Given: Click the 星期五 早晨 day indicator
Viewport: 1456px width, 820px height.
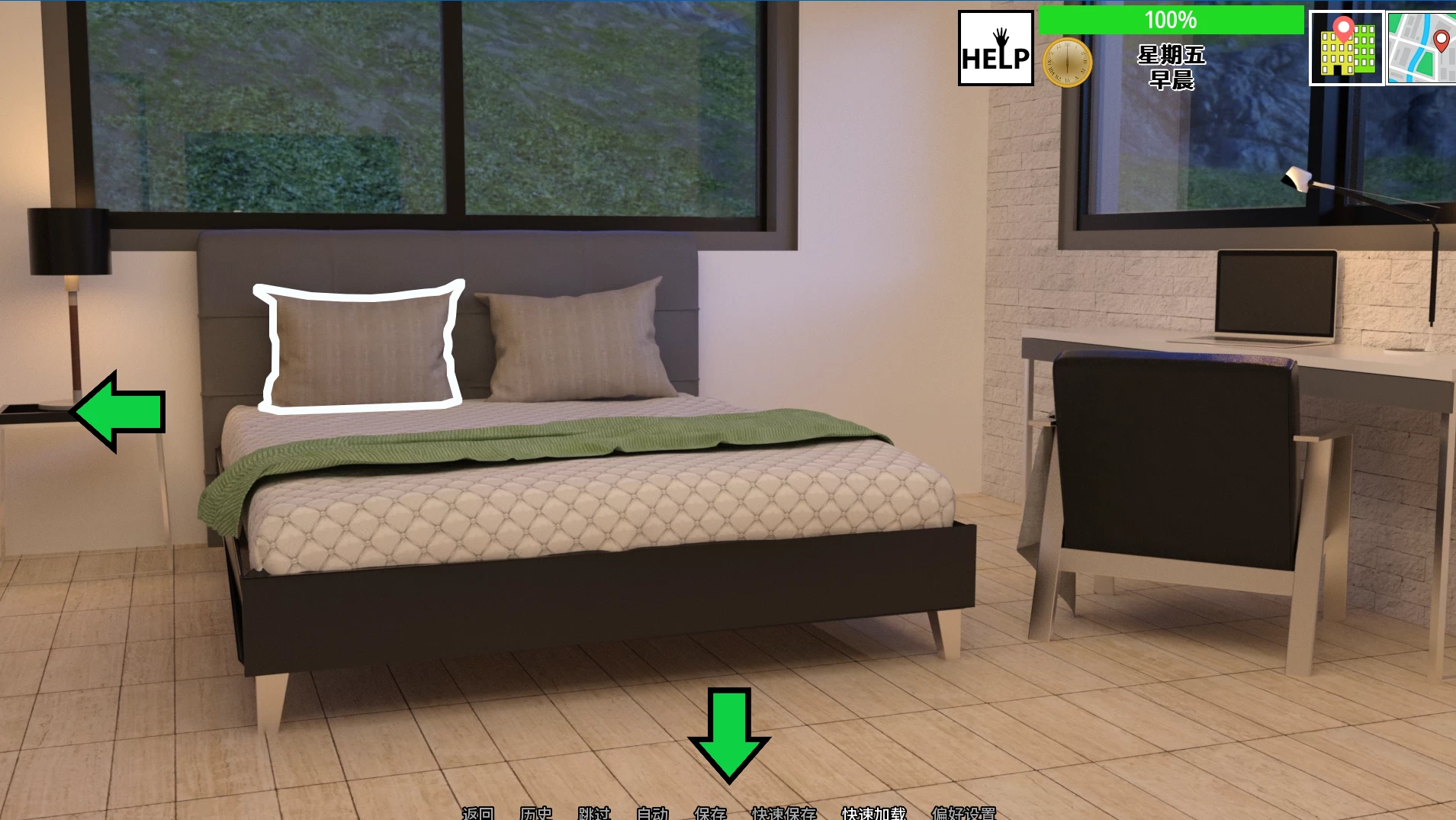Looking at the screenshot, I should 1172,66.
